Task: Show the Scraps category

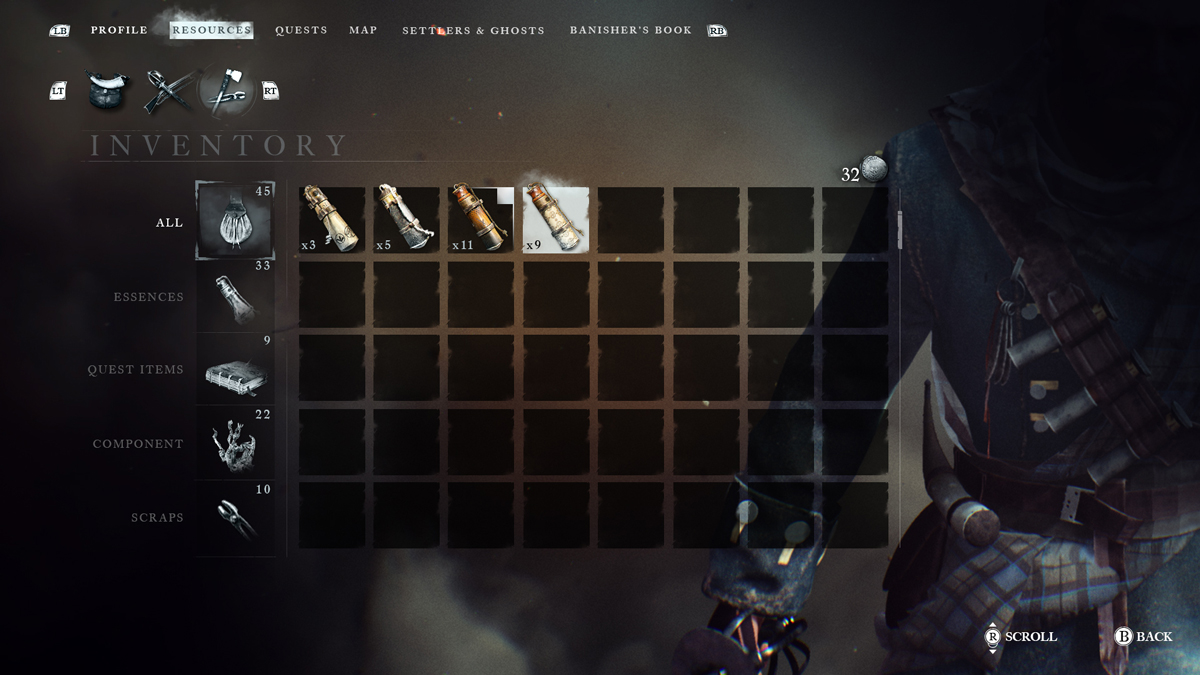Action: [234, 517]
